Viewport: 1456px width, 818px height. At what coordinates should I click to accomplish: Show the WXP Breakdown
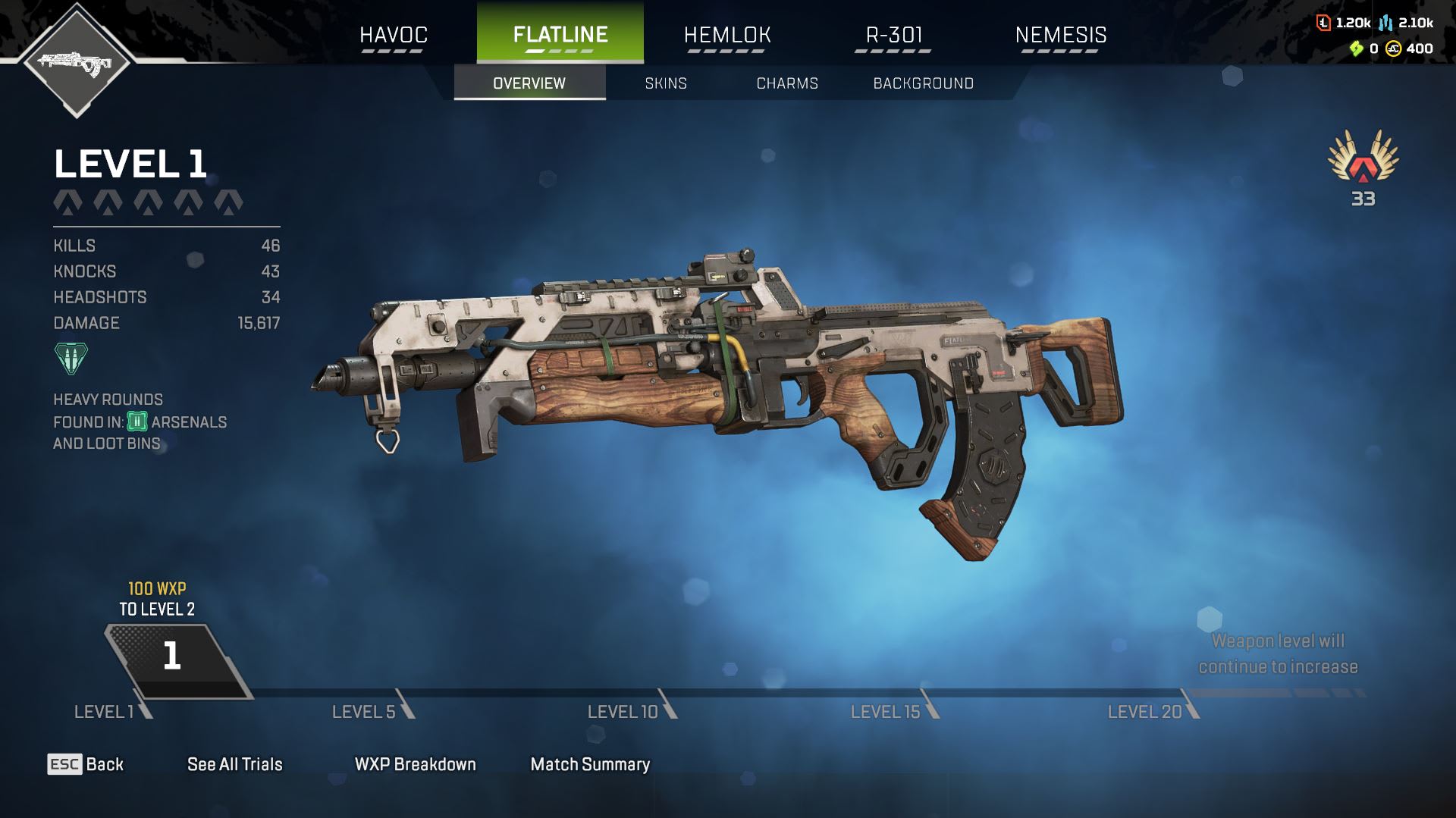(416, 764)
